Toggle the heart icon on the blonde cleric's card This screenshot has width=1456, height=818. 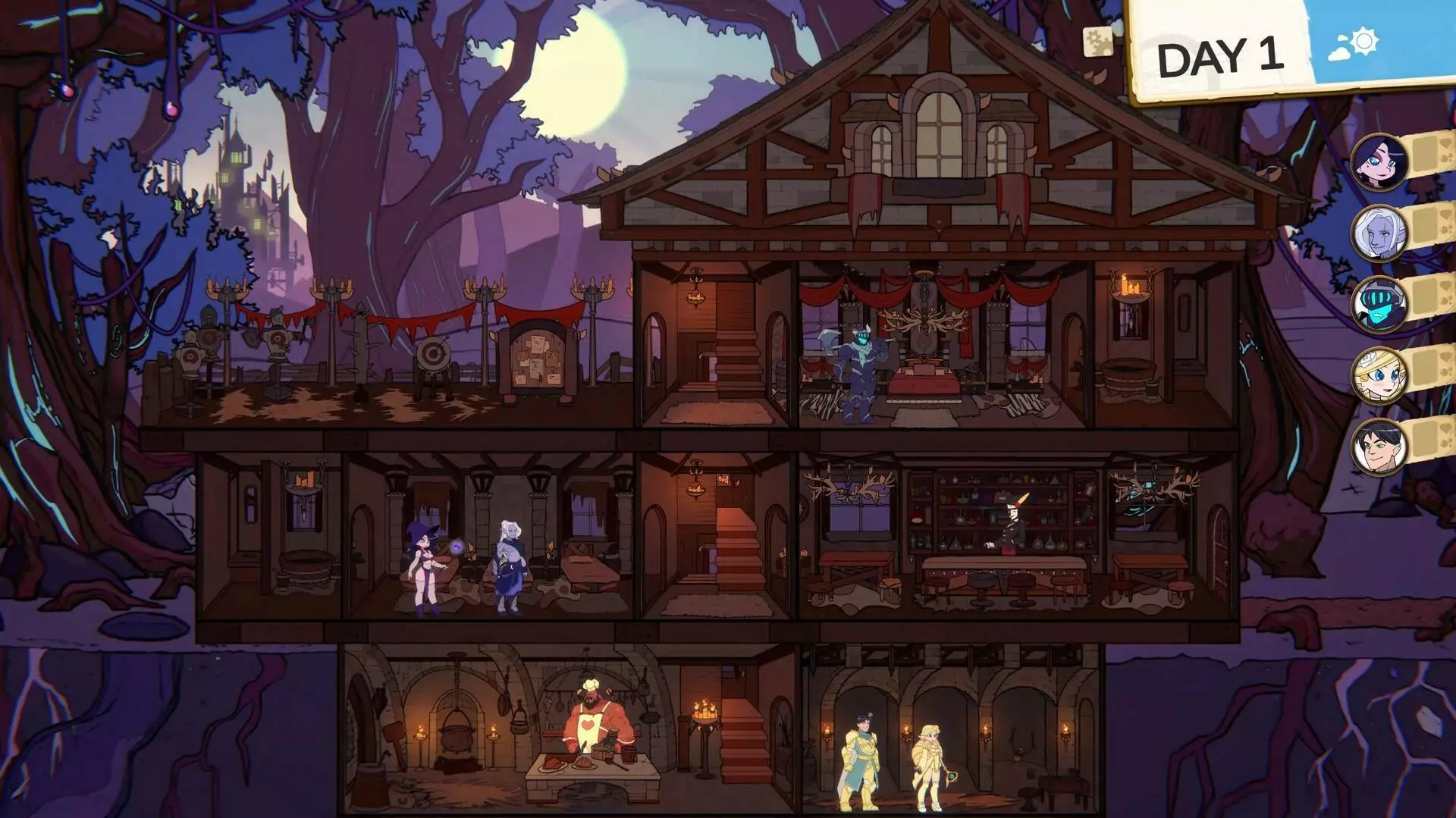pyautogui.click(x=1442, y=356)
